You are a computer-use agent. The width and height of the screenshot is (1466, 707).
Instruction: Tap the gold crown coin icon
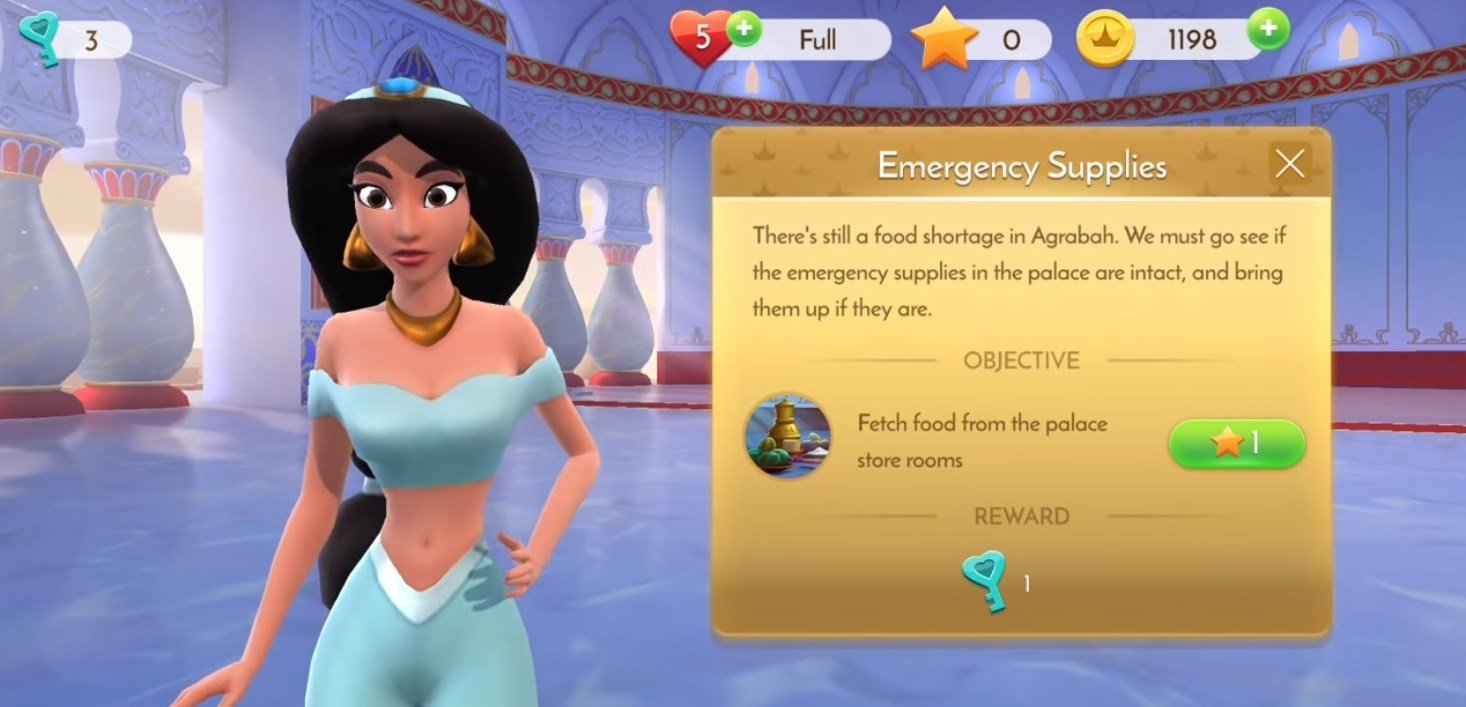pyautogui.click(x=1104, y=40)
